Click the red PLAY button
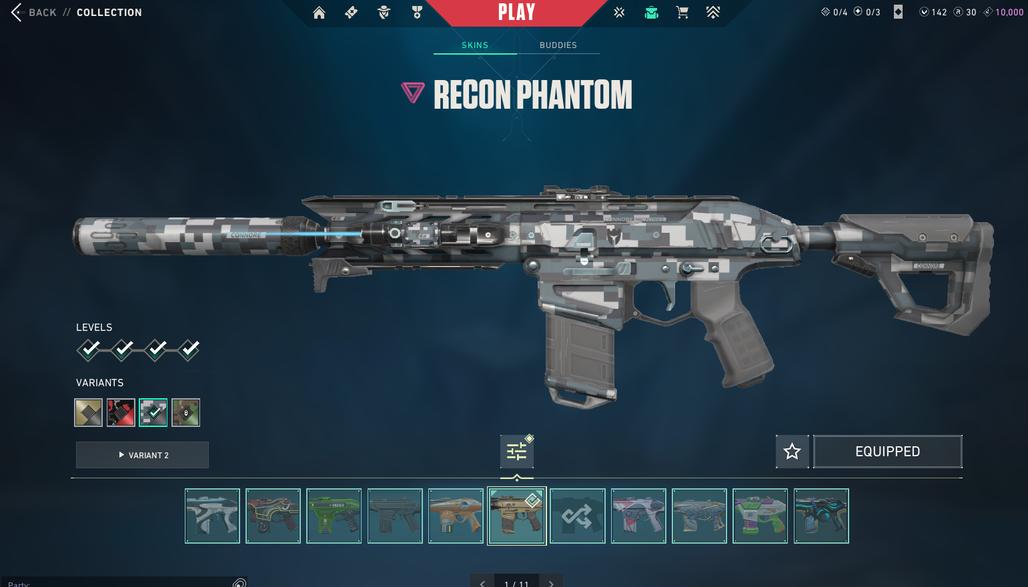The image size is (1028, 587). [x=516, y=13]
